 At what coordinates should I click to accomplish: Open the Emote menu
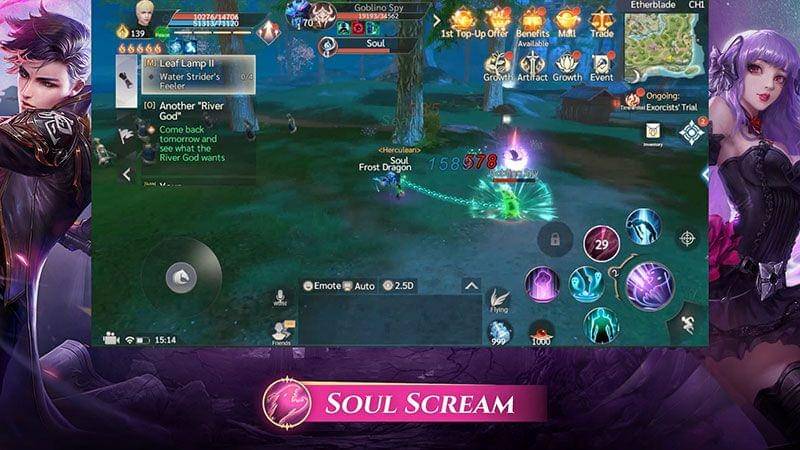click(x=322, y=286)
